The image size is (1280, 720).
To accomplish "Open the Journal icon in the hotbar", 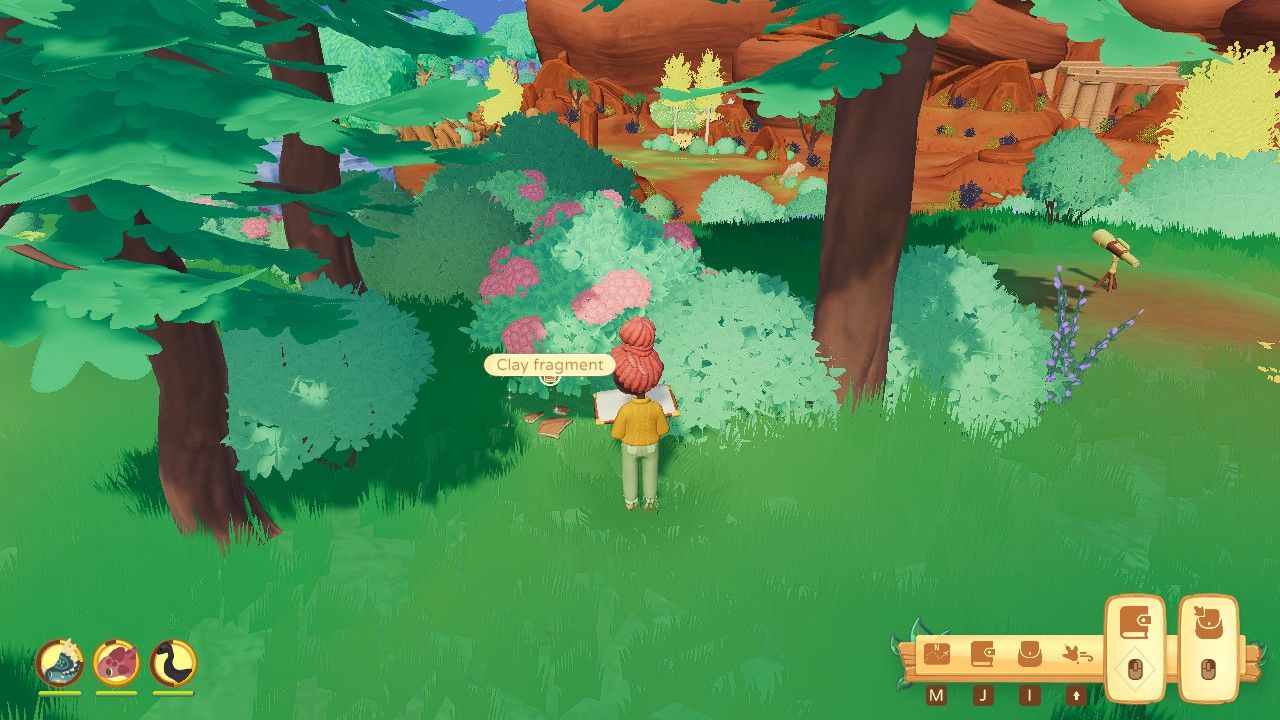I will 983,654.
